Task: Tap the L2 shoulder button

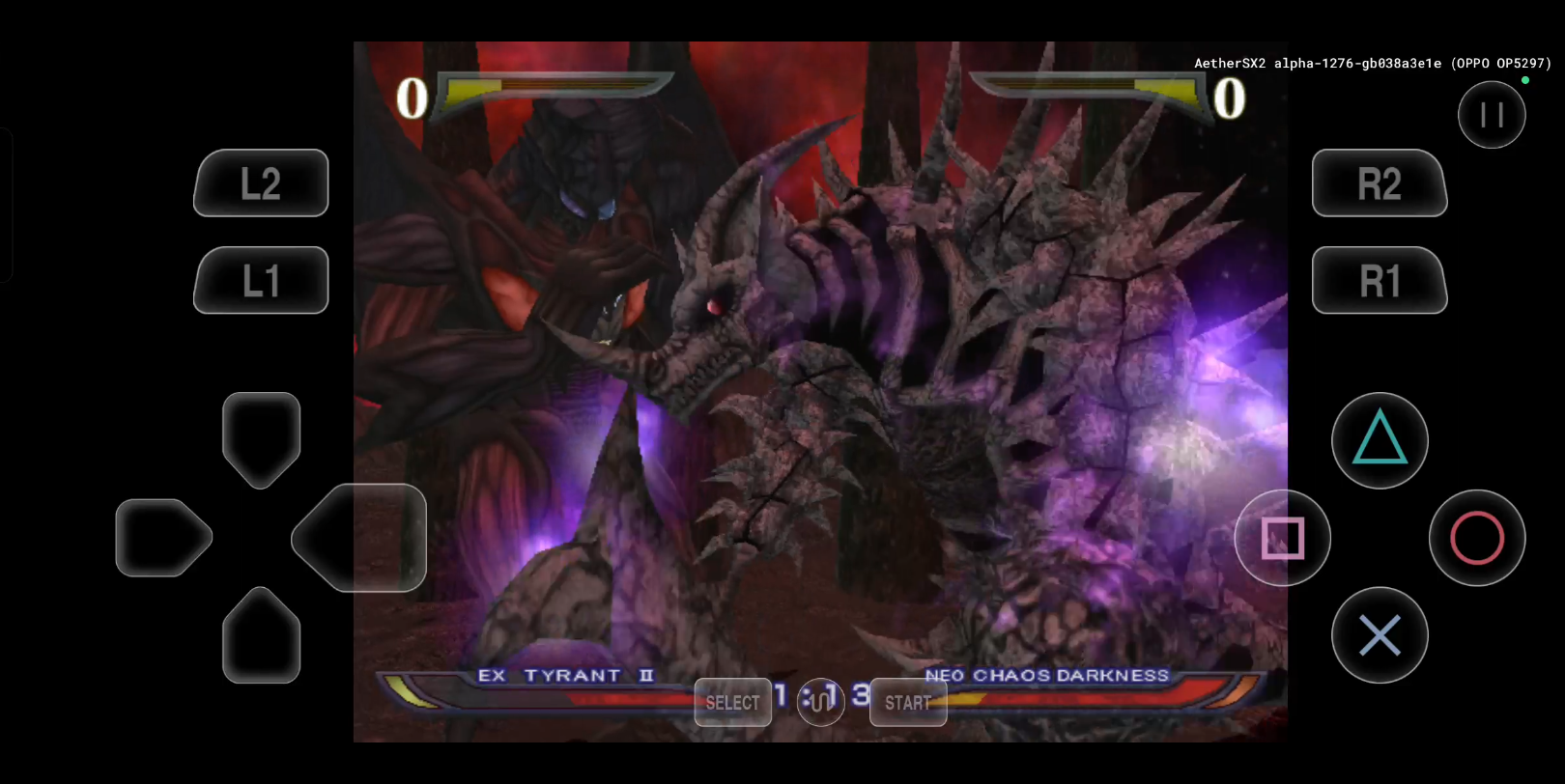Action: [x=261, y=183]
